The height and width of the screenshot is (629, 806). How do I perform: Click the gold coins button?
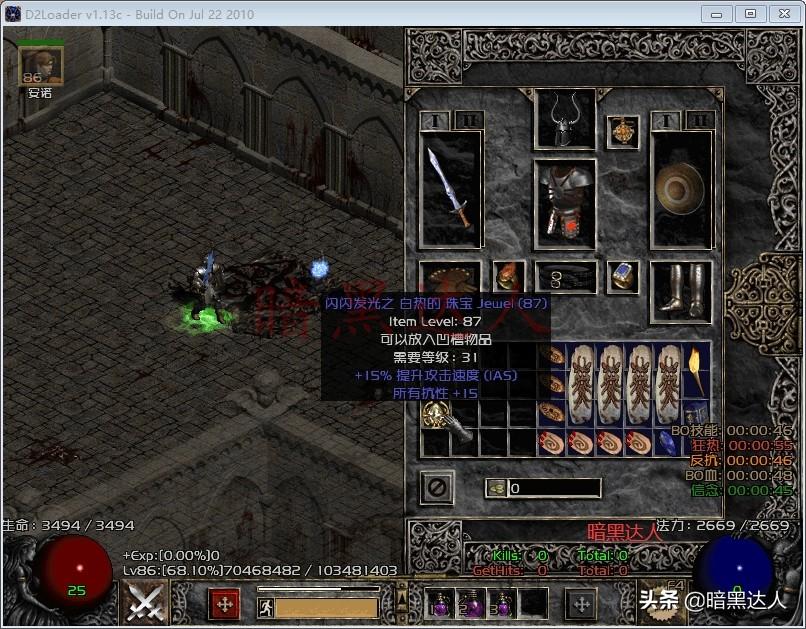pyautogui.click(x=496, y=488)
